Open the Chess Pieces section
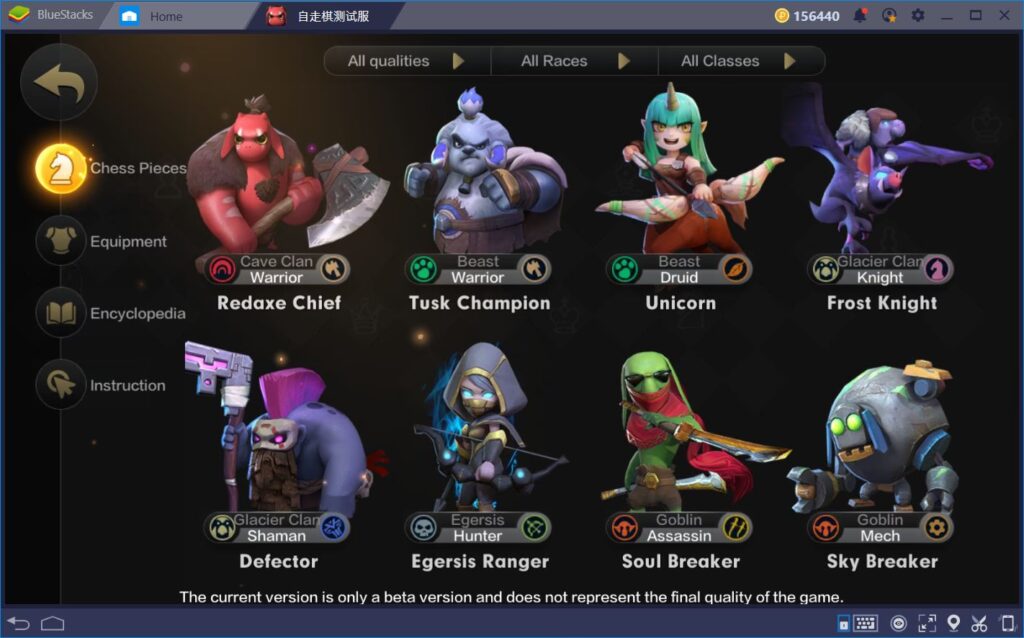The width and height of the screenshot is (1024, 638). pyautogui.click(x=62, y=168)
